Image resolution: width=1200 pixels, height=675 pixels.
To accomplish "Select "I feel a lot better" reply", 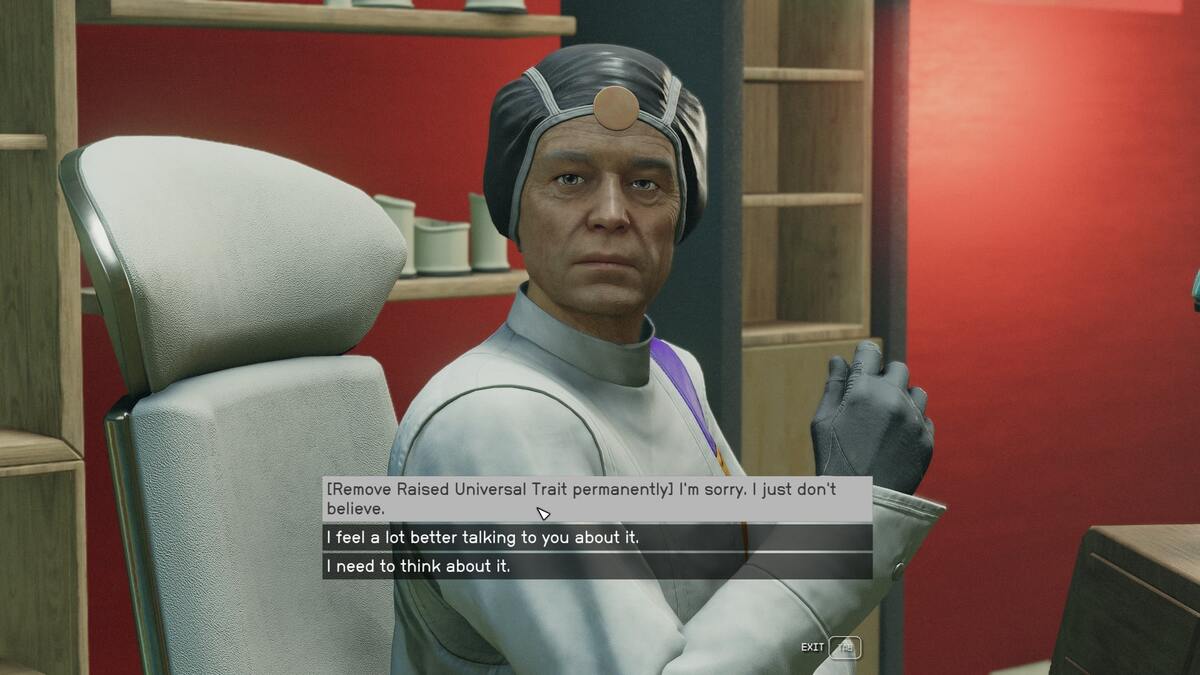I will tap(596, 538).
